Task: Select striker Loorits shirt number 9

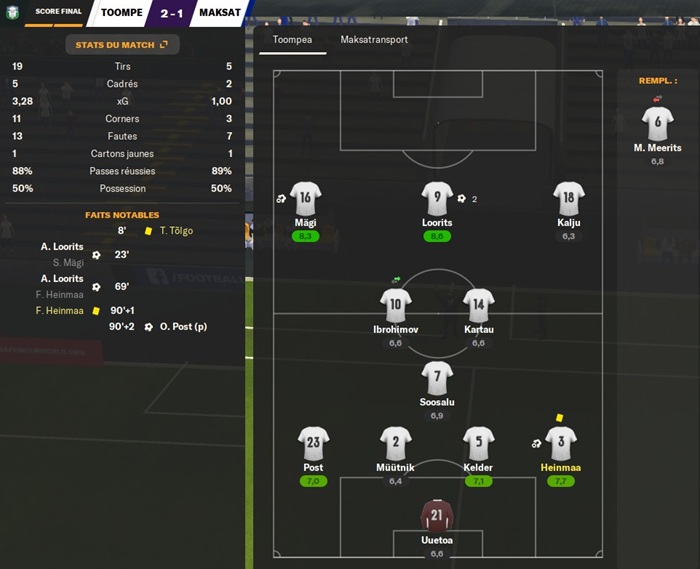Action: pyautogui.click(x=437, y=197)
